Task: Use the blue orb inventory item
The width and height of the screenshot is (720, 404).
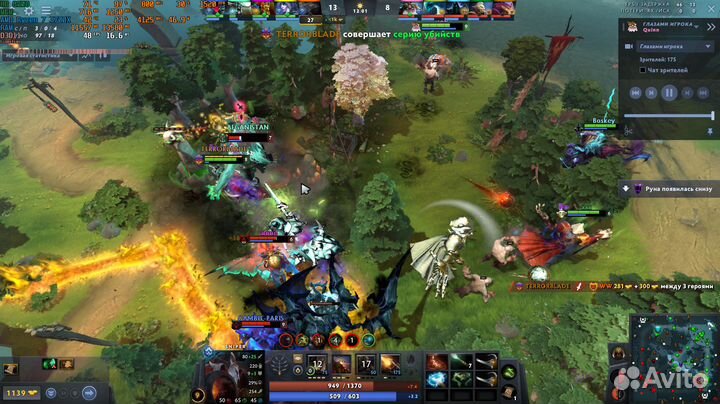Action: pos(437,380)
